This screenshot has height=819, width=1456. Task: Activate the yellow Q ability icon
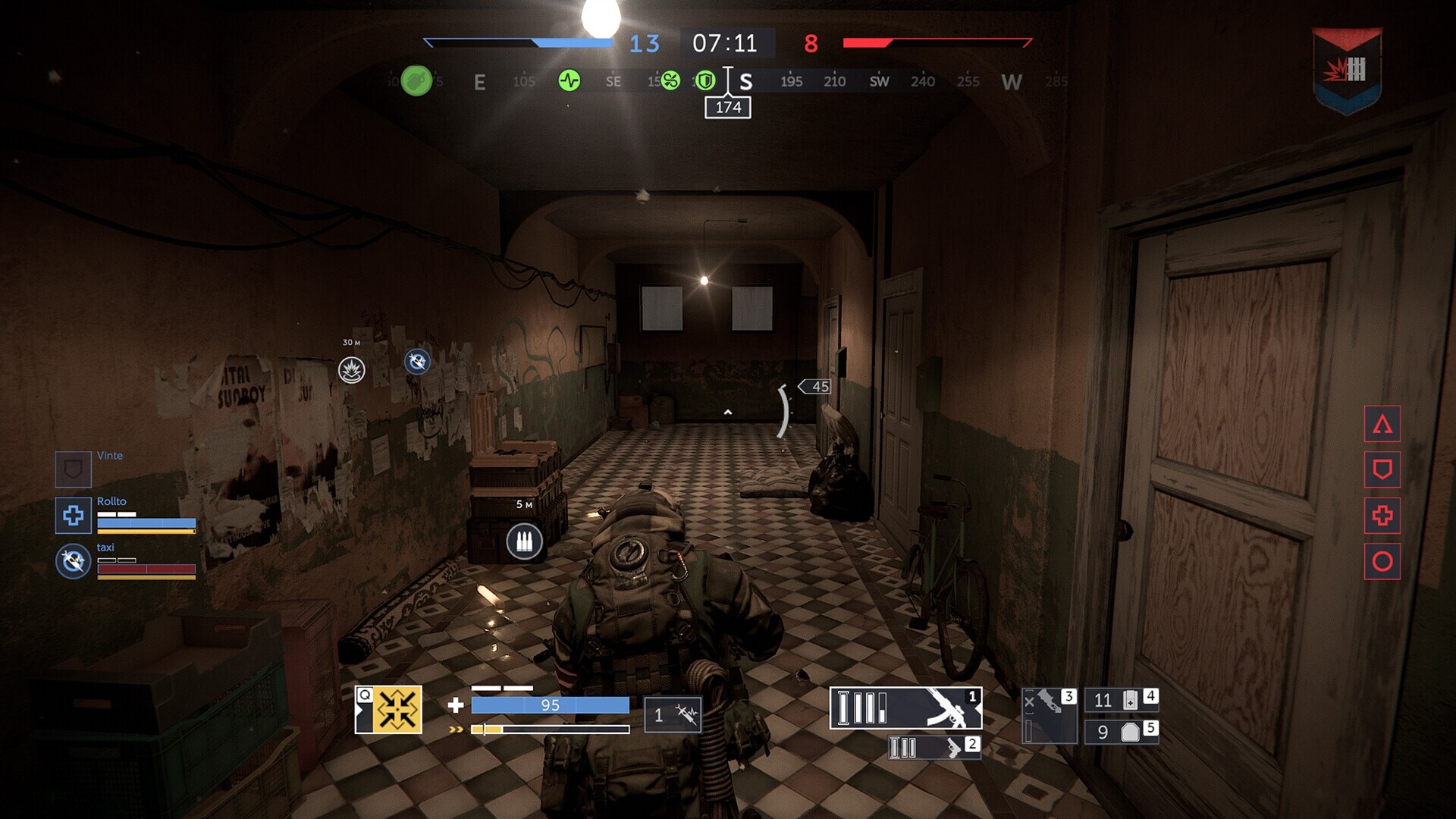[x=389, y=710]
